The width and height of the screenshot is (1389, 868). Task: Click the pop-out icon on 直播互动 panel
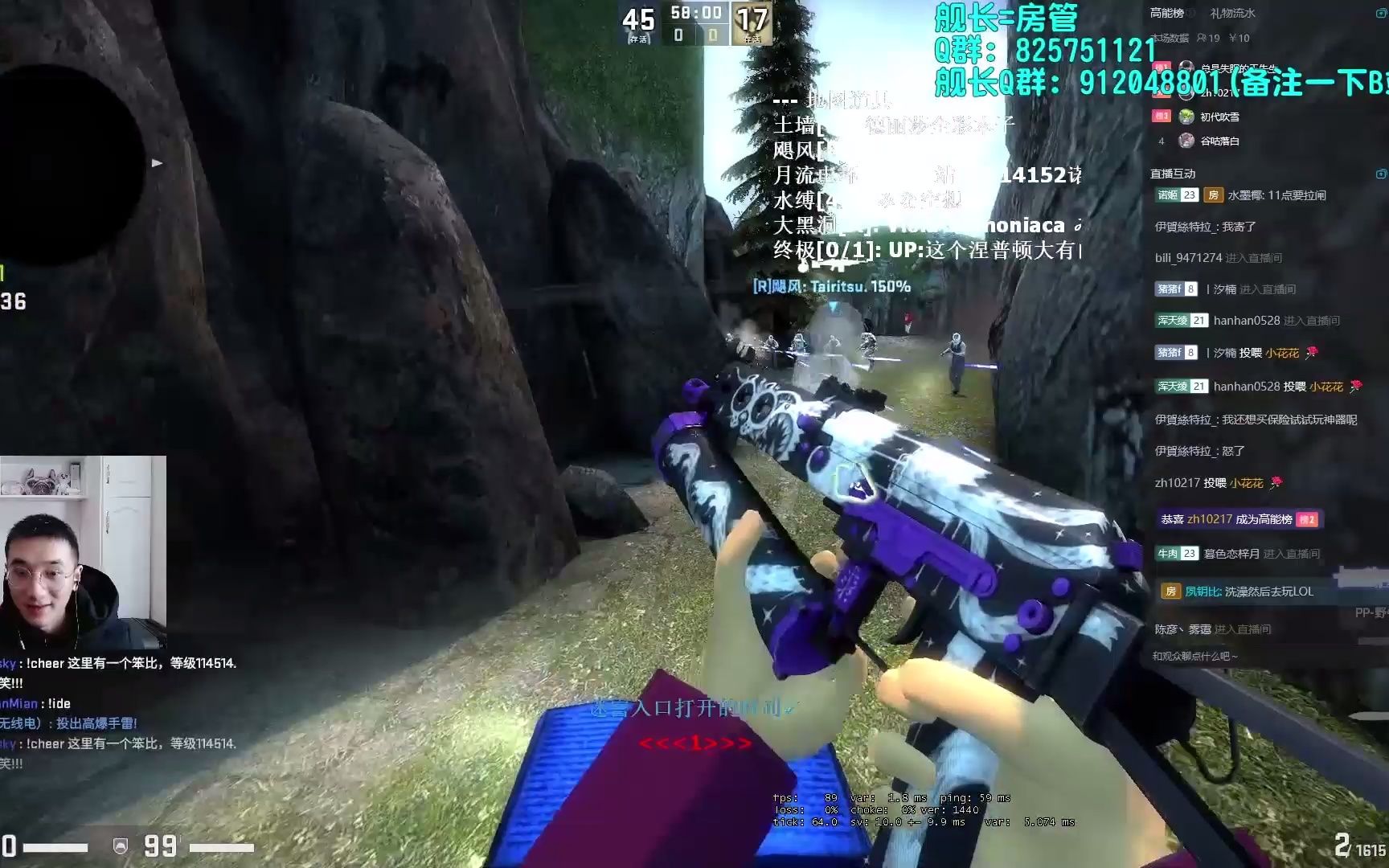click(1382, 173)
